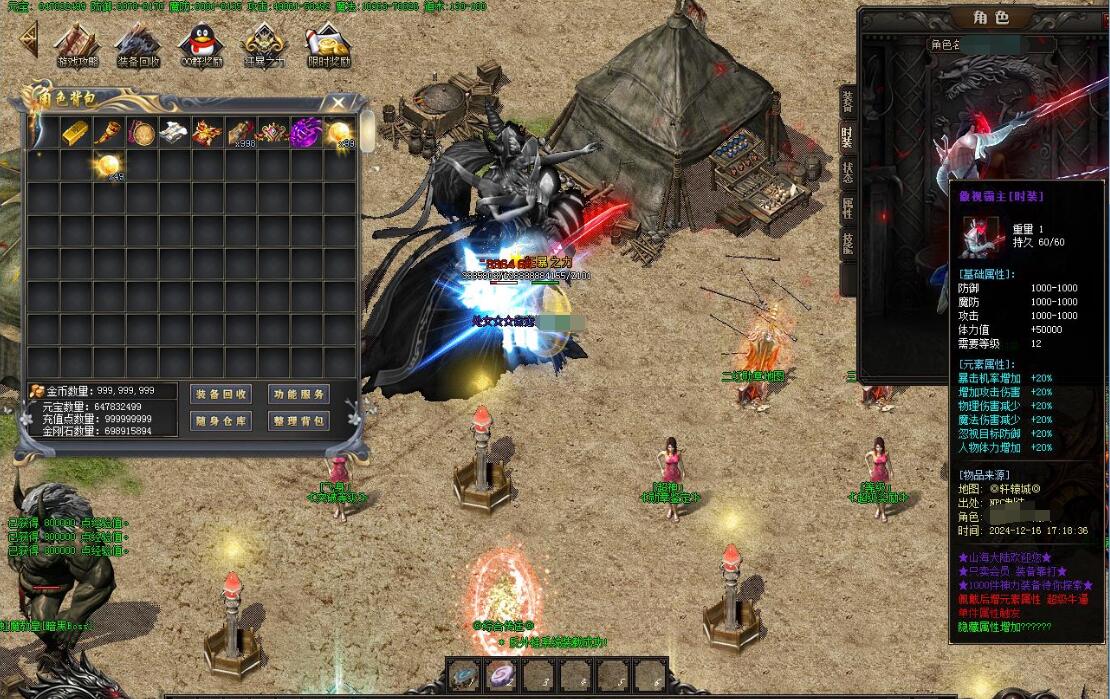Switch to the 装备 equipment tab

tap(847, 100)
